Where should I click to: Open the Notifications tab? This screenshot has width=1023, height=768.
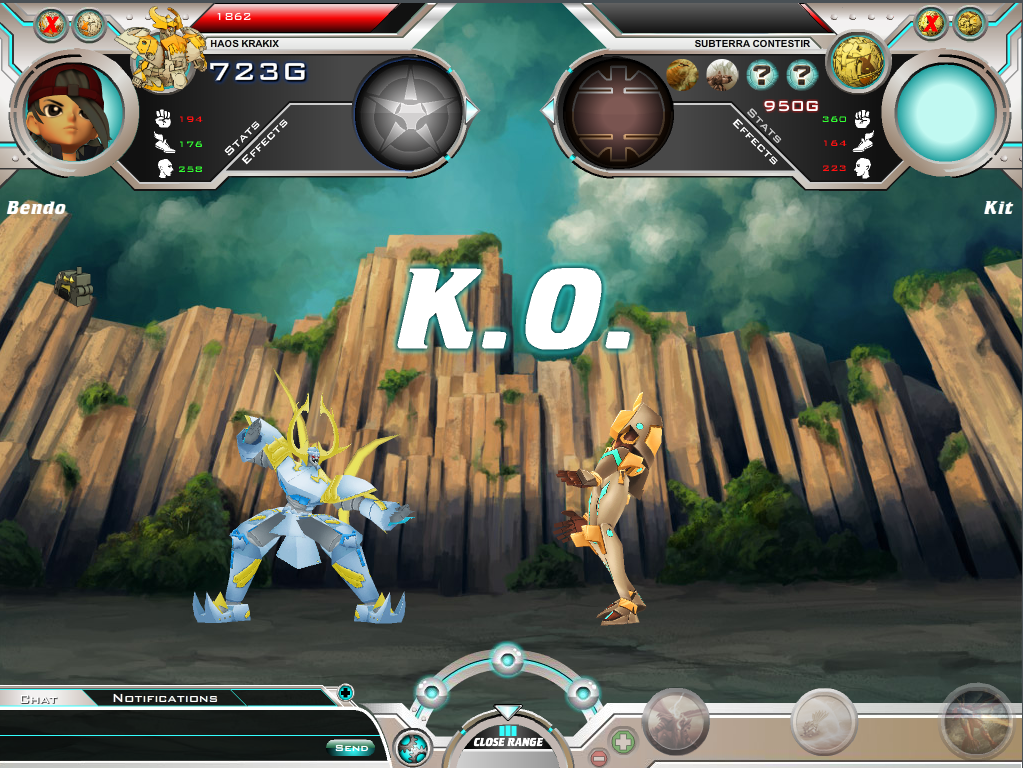[165, 698]
